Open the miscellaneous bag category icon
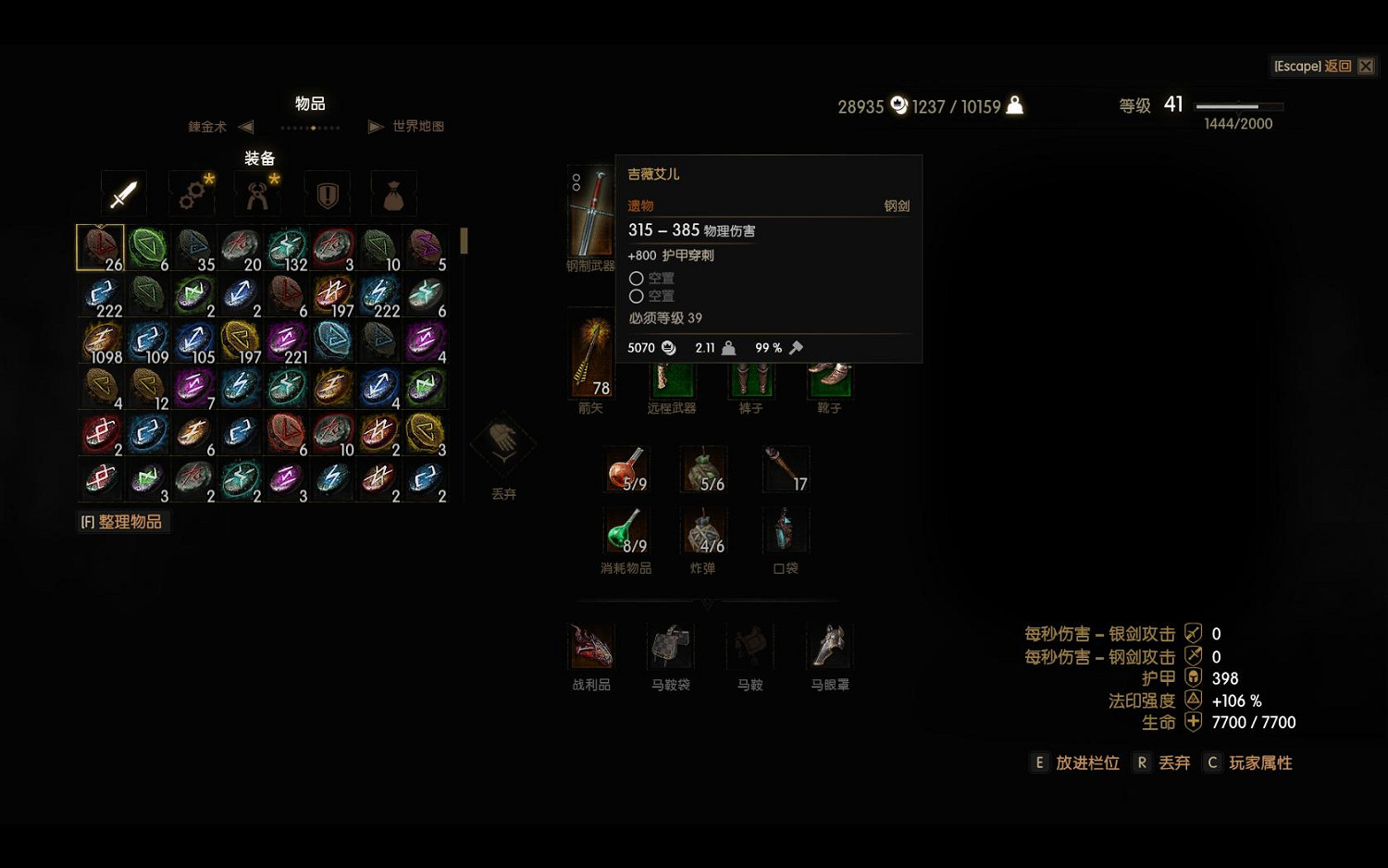This screenshot has width=1388, height=868. pos(393,193)
